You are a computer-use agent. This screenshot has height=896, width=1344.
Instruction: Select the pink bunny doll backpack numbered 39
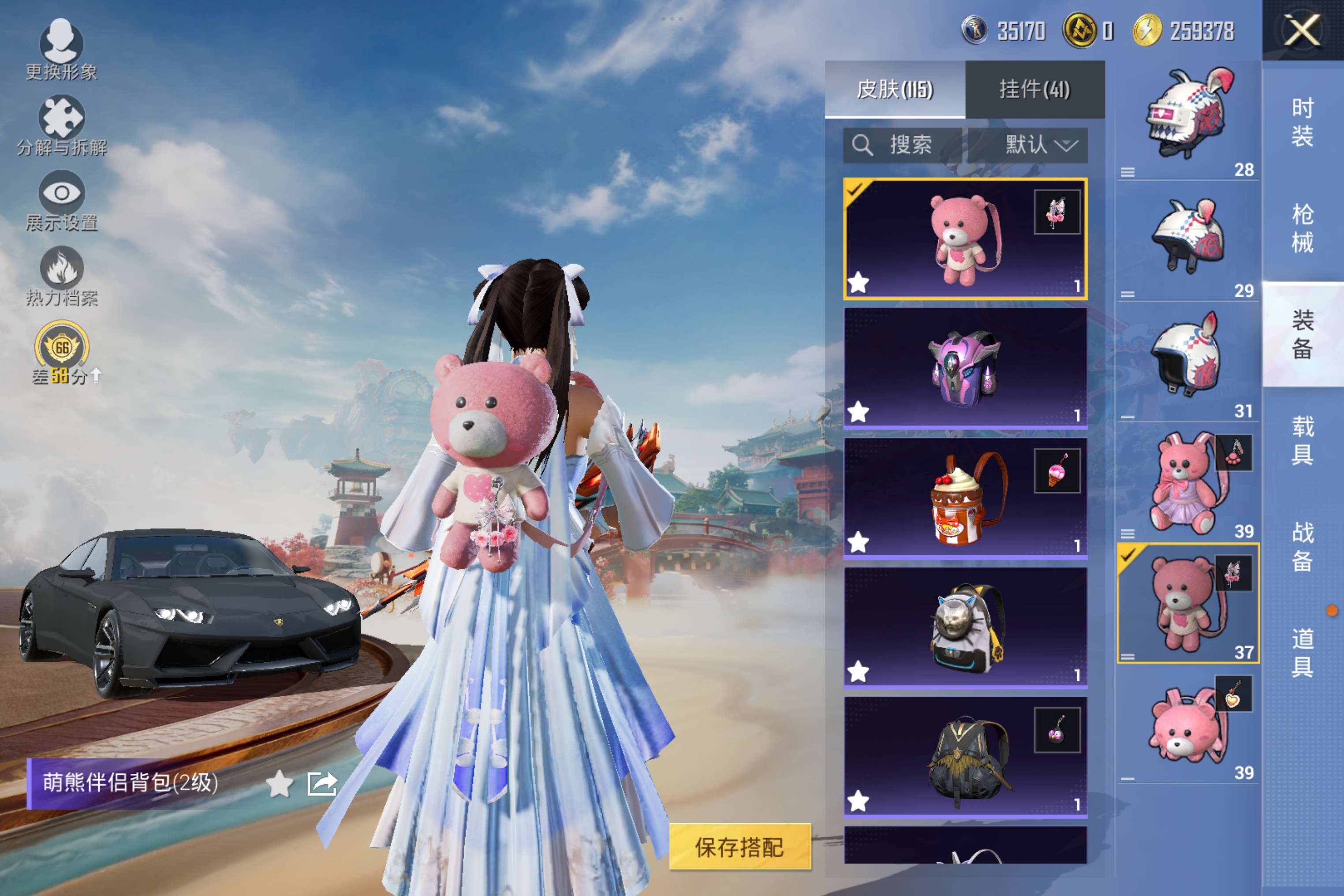click(1187, 485)
